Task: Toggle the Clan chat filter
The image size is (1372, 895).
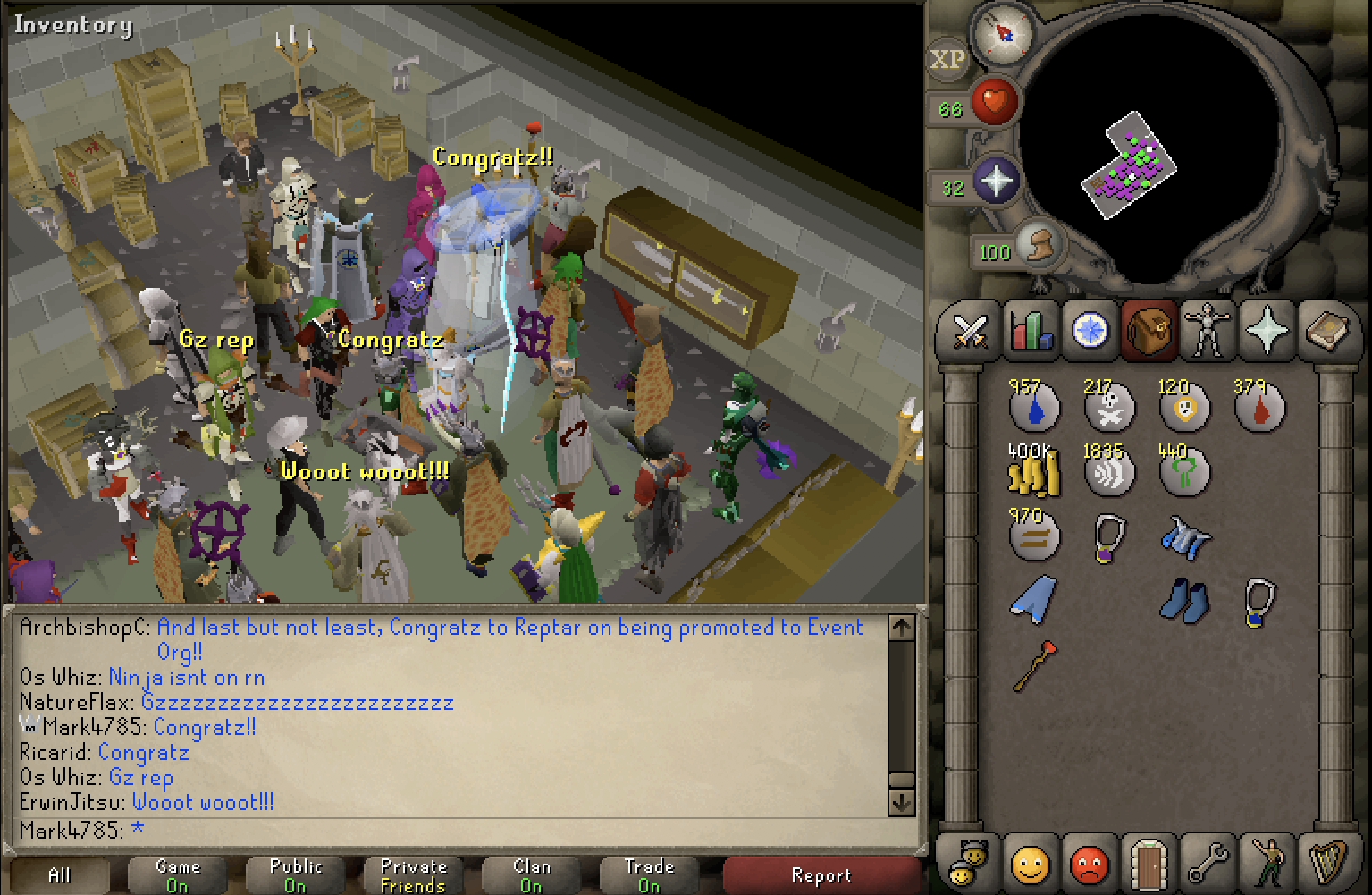Action: 531,875
